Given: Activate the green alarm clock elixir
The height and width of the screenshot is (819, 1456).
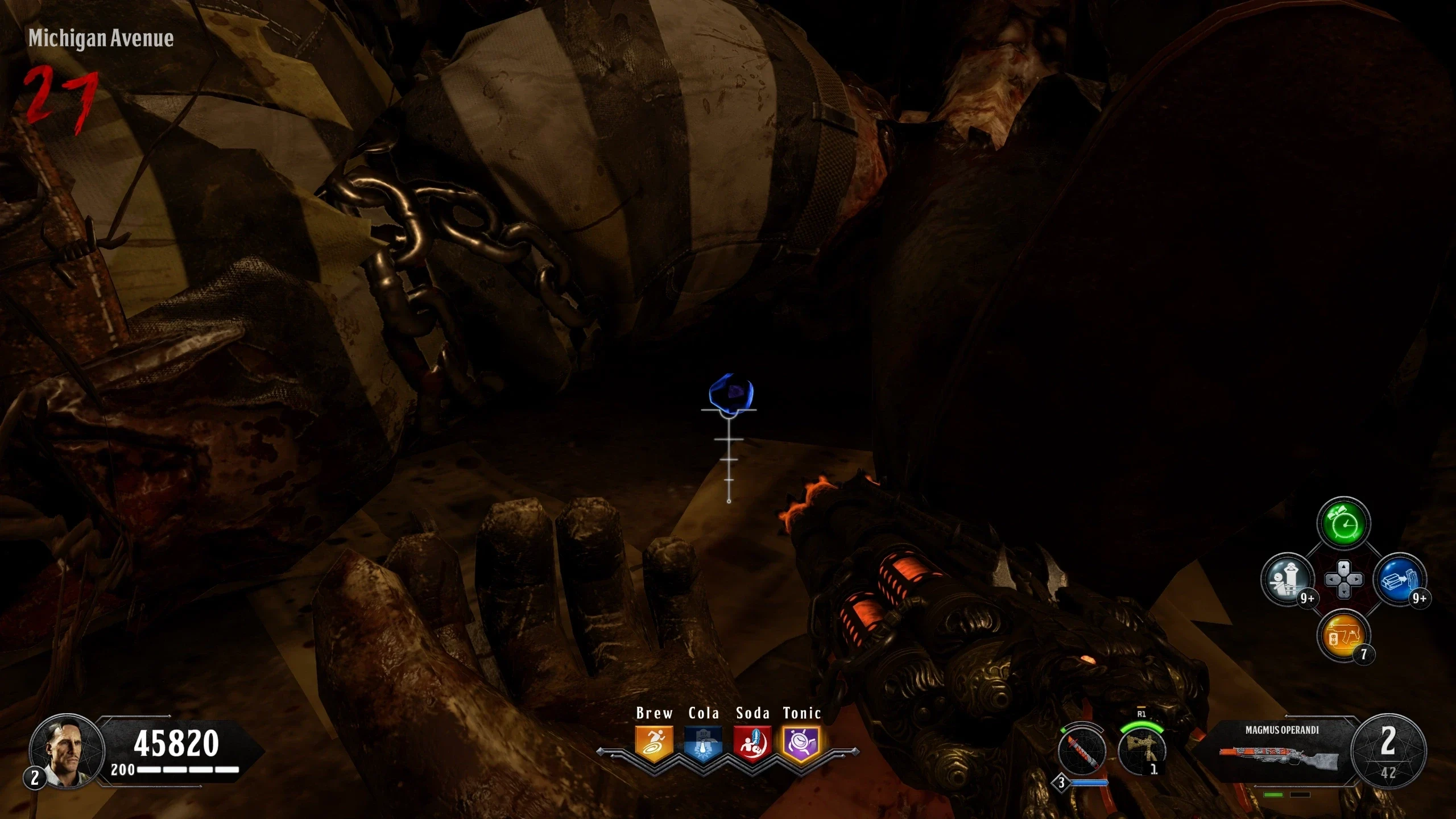Looking at the screenshot, I should 1343,524.
